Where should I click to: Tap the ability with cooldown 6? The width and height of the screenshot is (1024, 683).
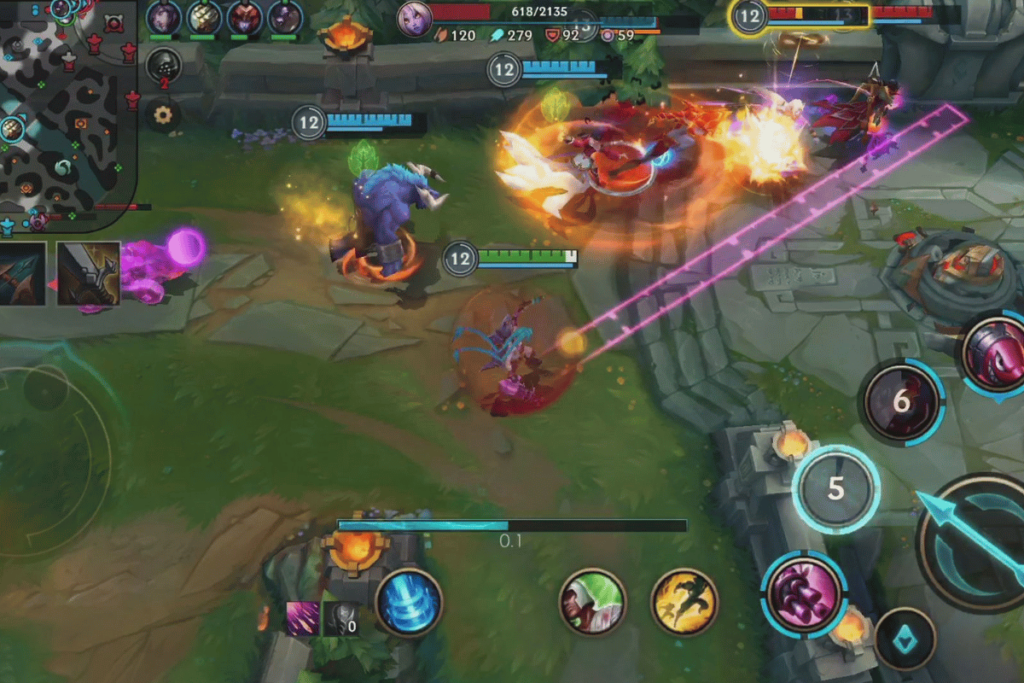click(x=902, y=402)
